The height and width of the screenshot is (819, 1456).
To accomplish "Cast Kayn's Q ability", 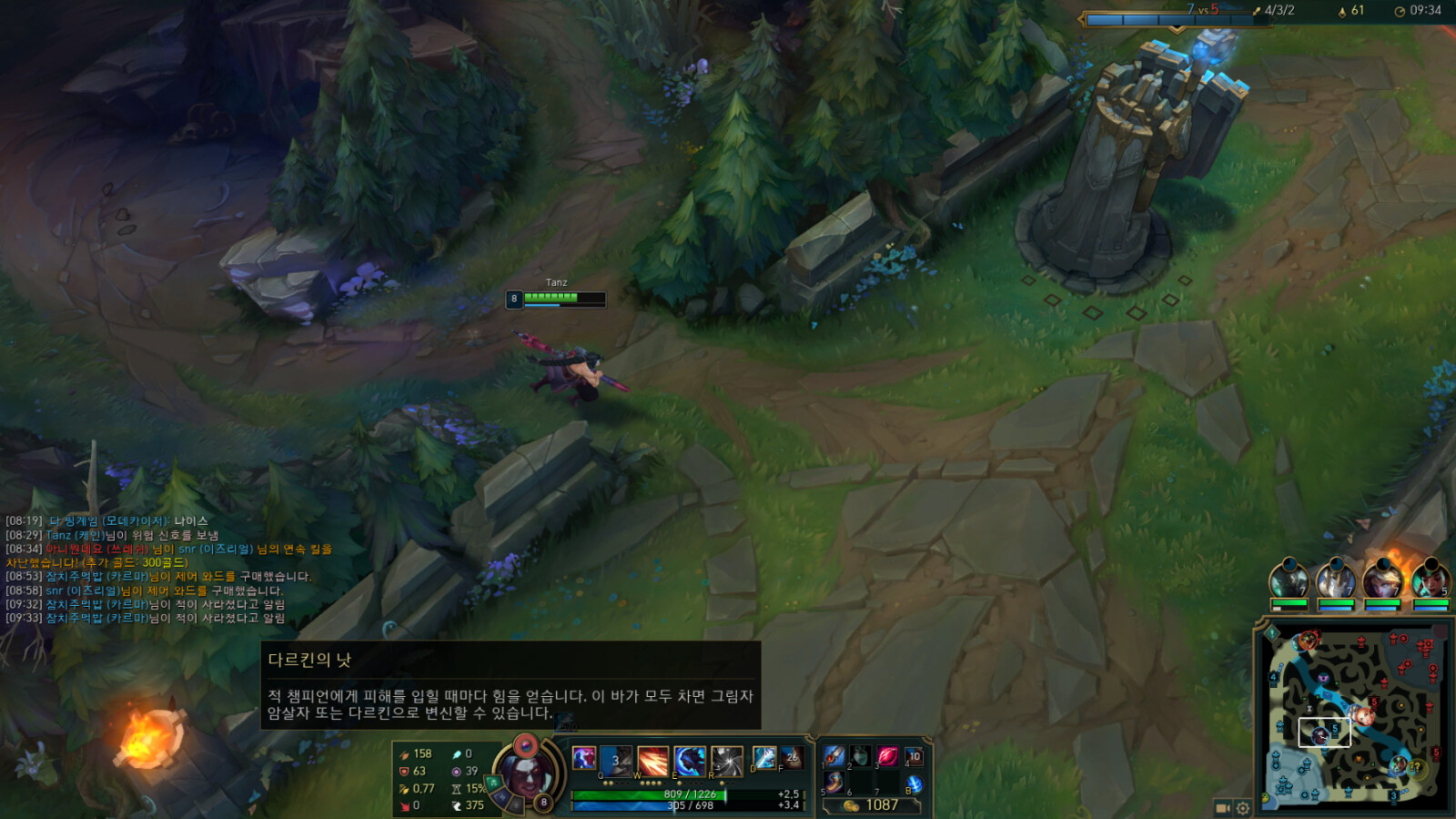I will coord(615,761).
